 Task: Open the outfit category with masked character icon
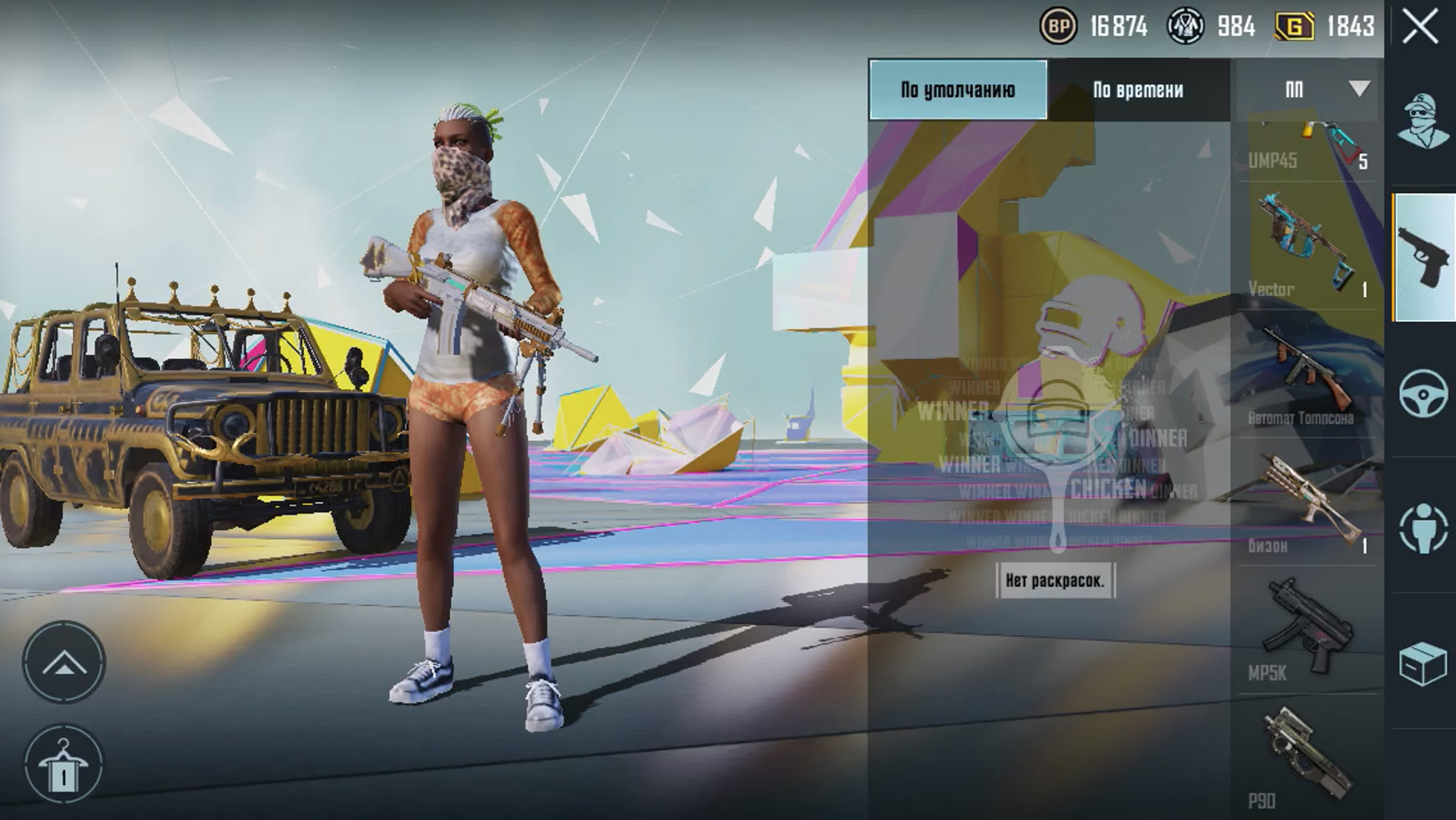[1423, 121]
